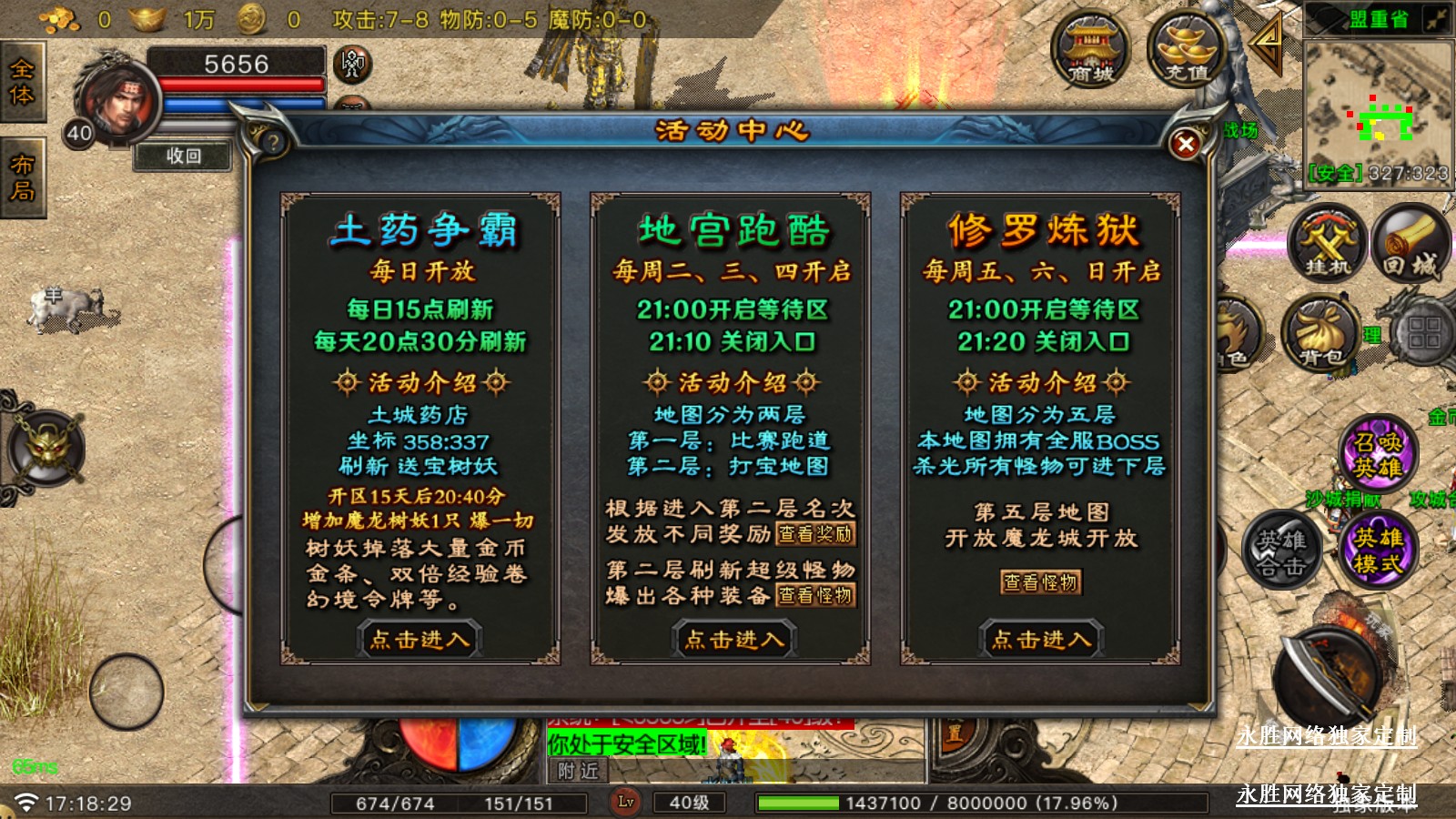
Task: Open the 布局 layout tab
Action: (22, 177)
